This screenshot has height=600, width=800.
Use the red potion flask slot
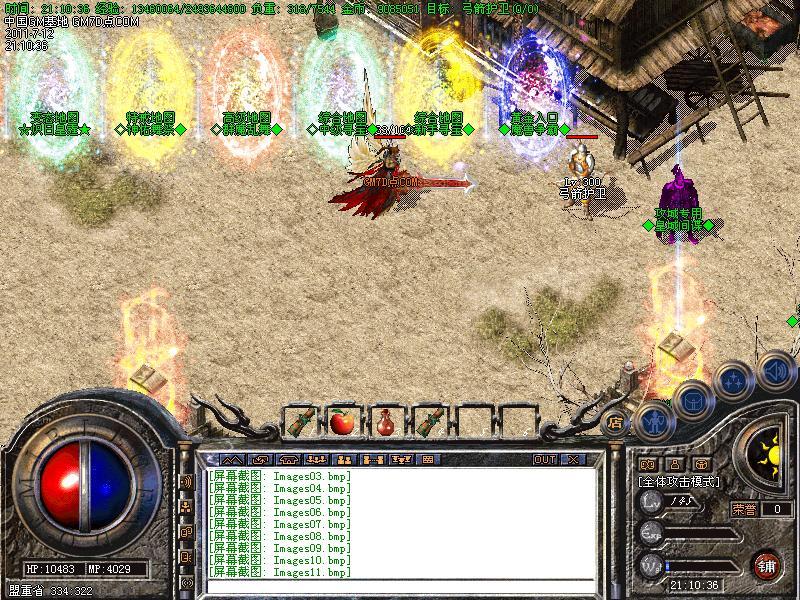[385, 422]
